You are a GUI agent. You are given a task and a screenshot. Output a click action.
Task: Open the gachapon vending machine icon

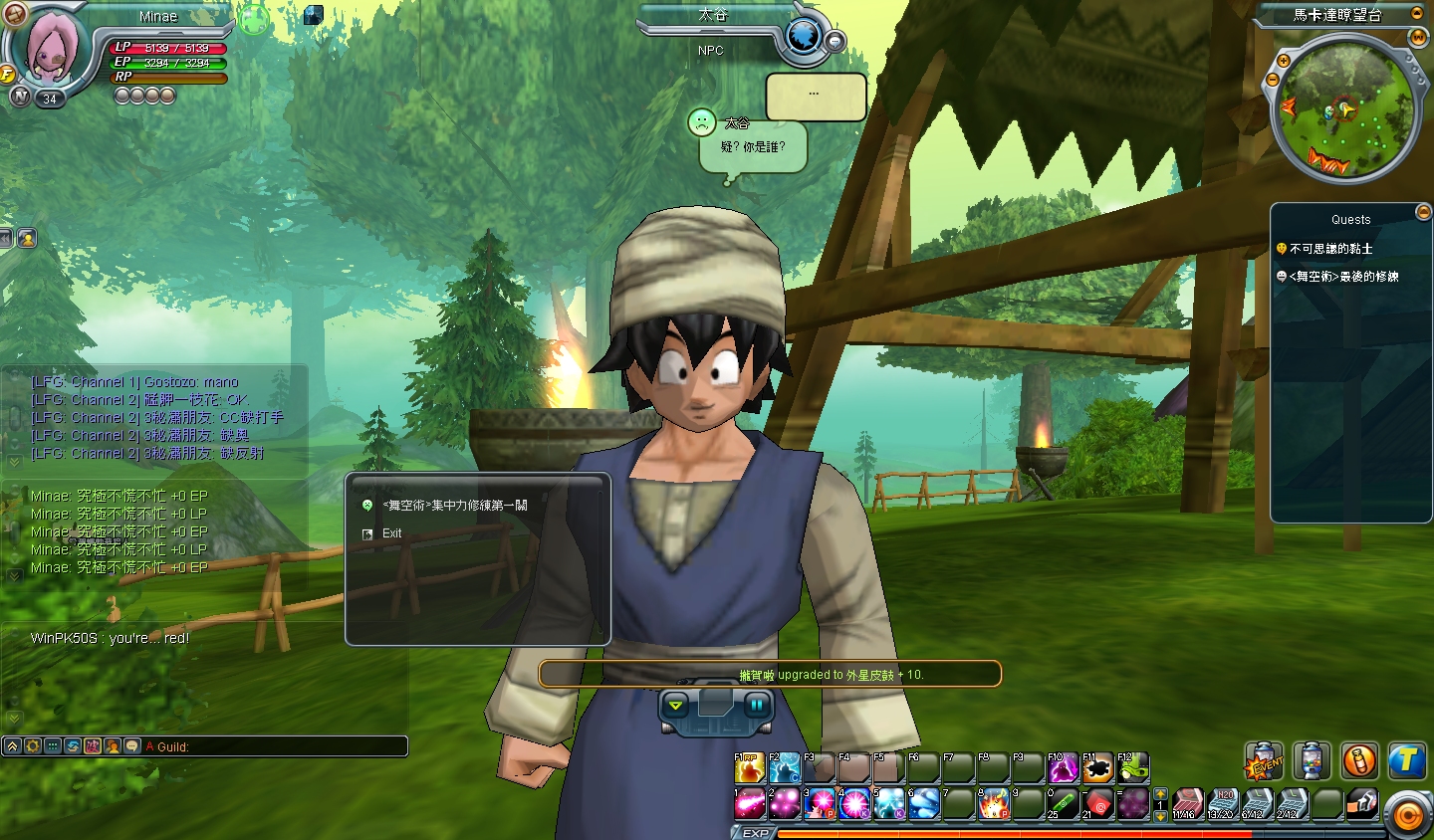point(1310,761)
